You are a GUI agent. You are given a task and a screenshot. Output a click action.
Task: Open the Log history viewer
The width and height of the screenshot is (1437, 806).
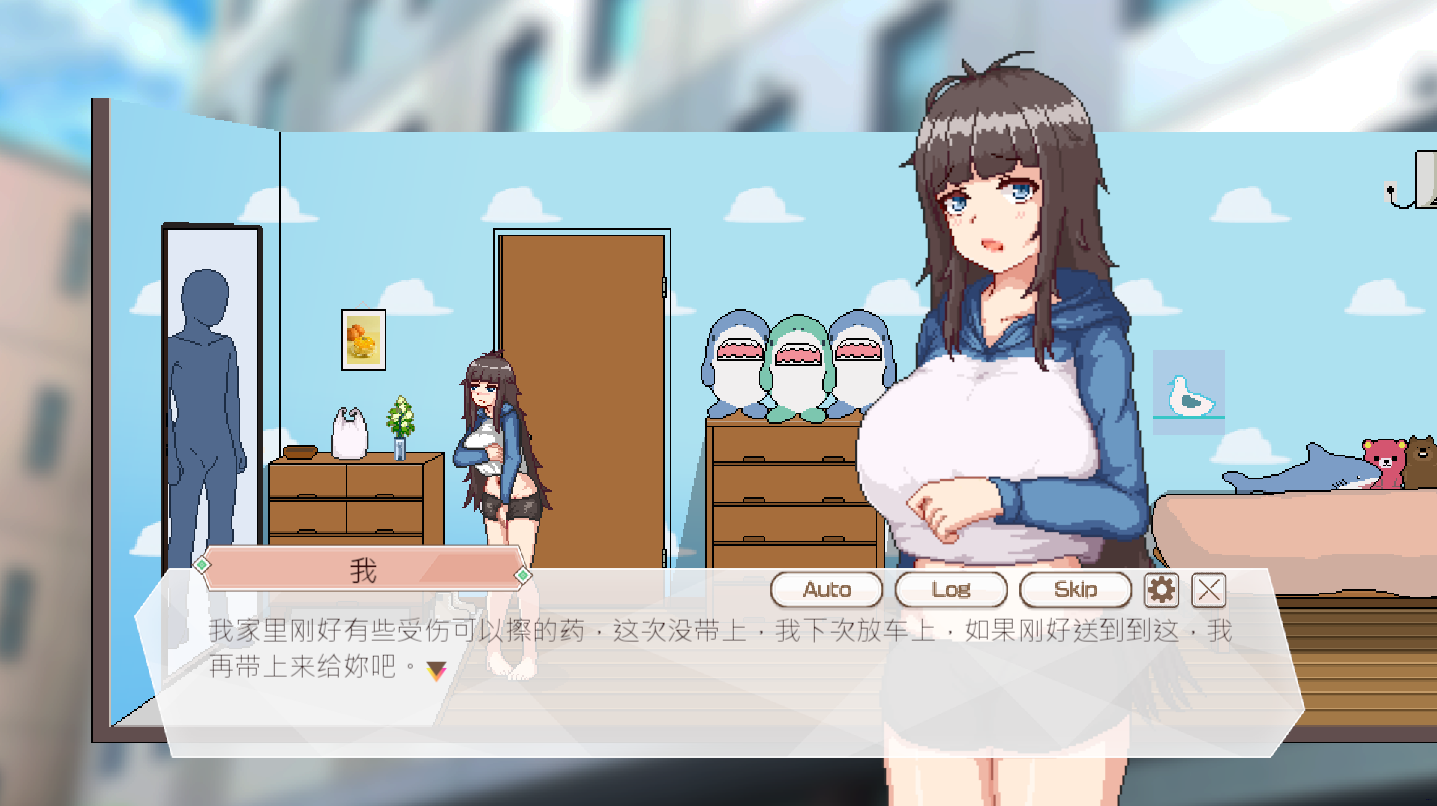tap(950, 590)
